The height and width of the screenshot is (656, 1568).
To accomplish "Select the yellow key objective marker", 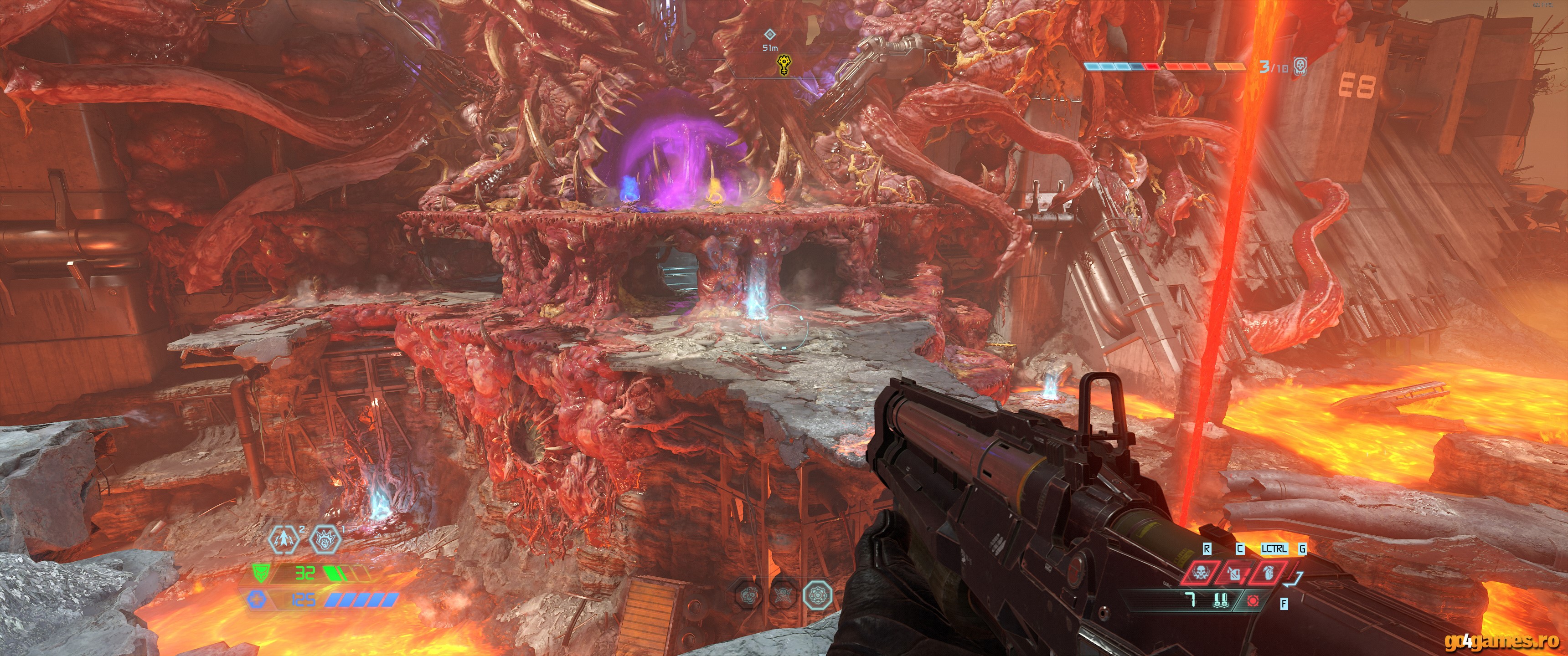I will pyautogui.click(x=786, y=65).
